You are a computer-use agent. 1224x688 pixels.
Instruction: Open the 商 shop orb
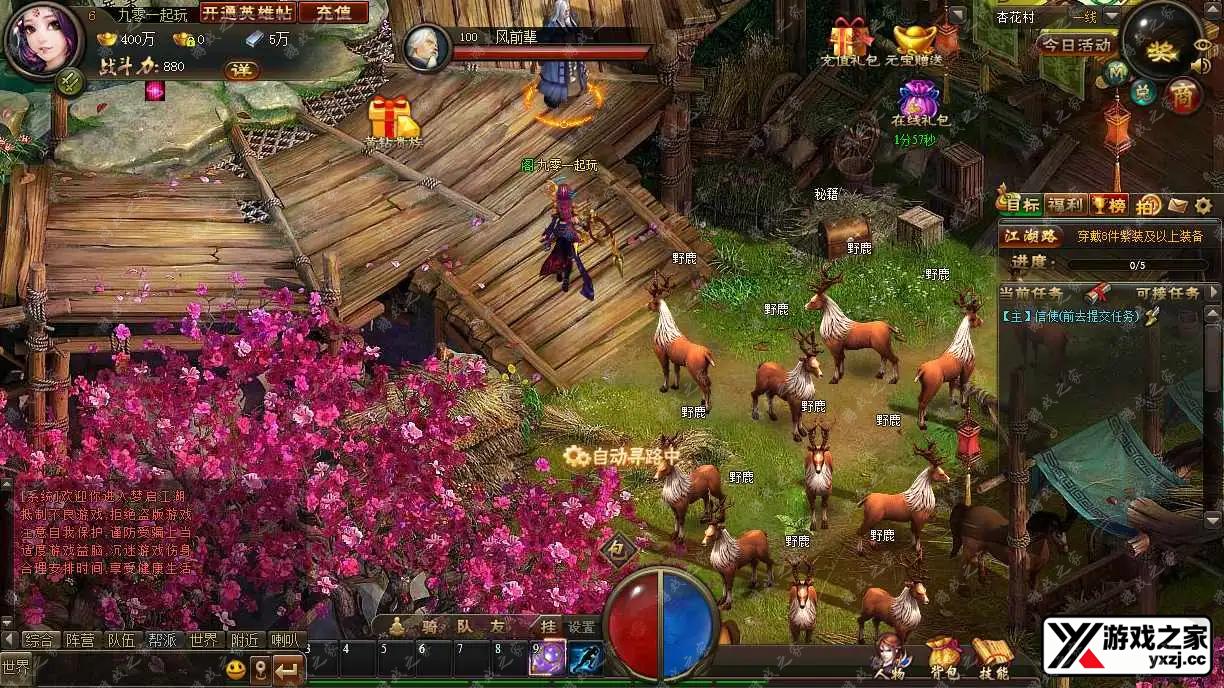click(1183, 95)
